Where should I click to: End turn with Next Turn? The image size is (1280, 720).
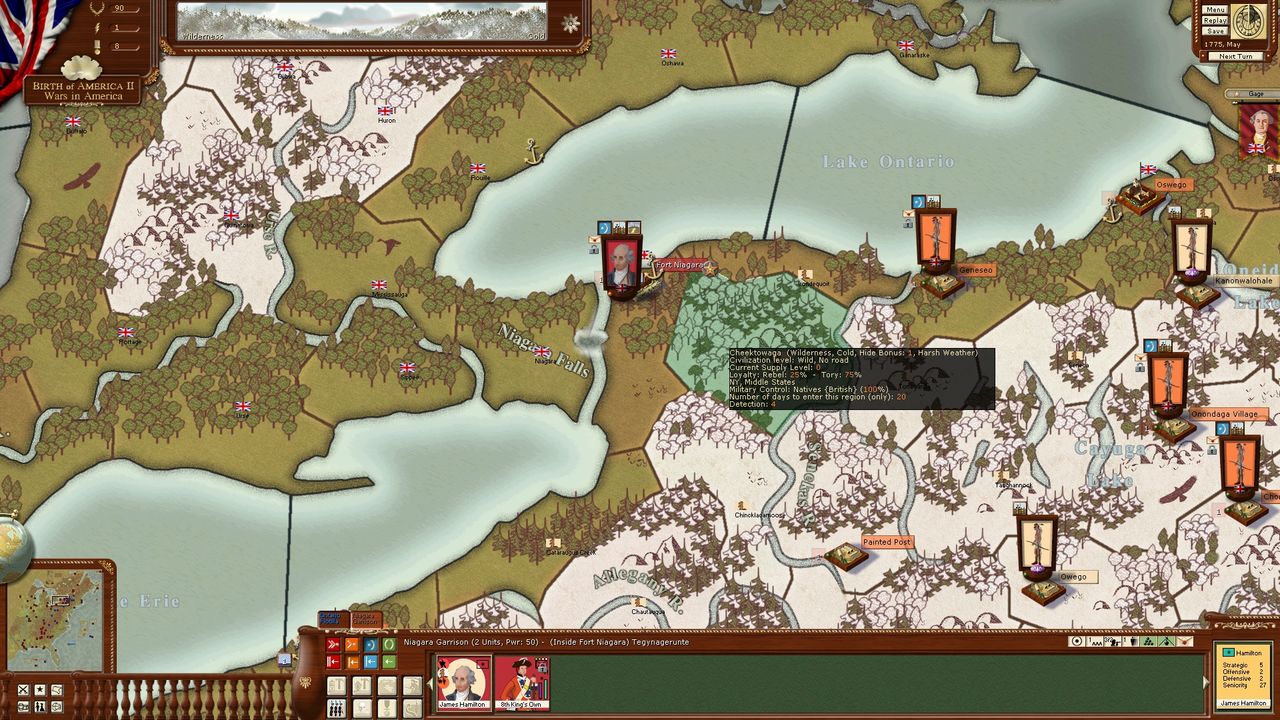point(1235,56)
